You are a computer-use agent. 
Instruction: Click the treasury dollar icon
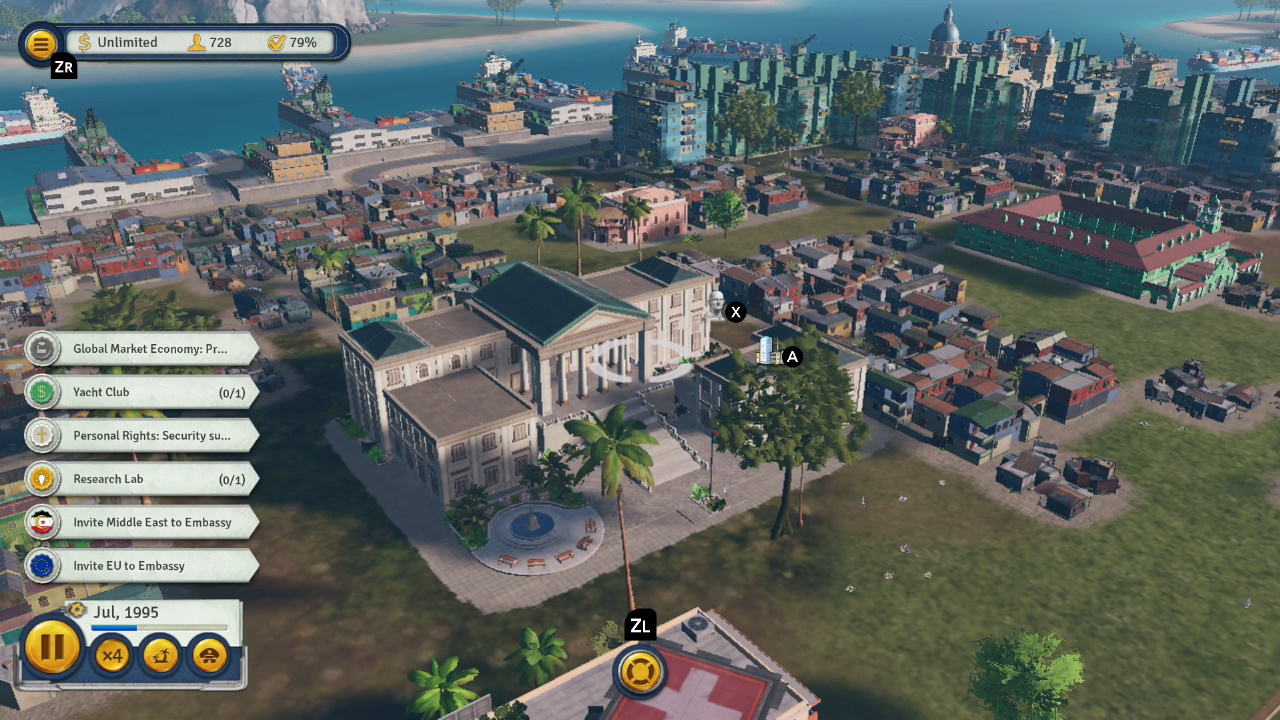click(85, 42)
